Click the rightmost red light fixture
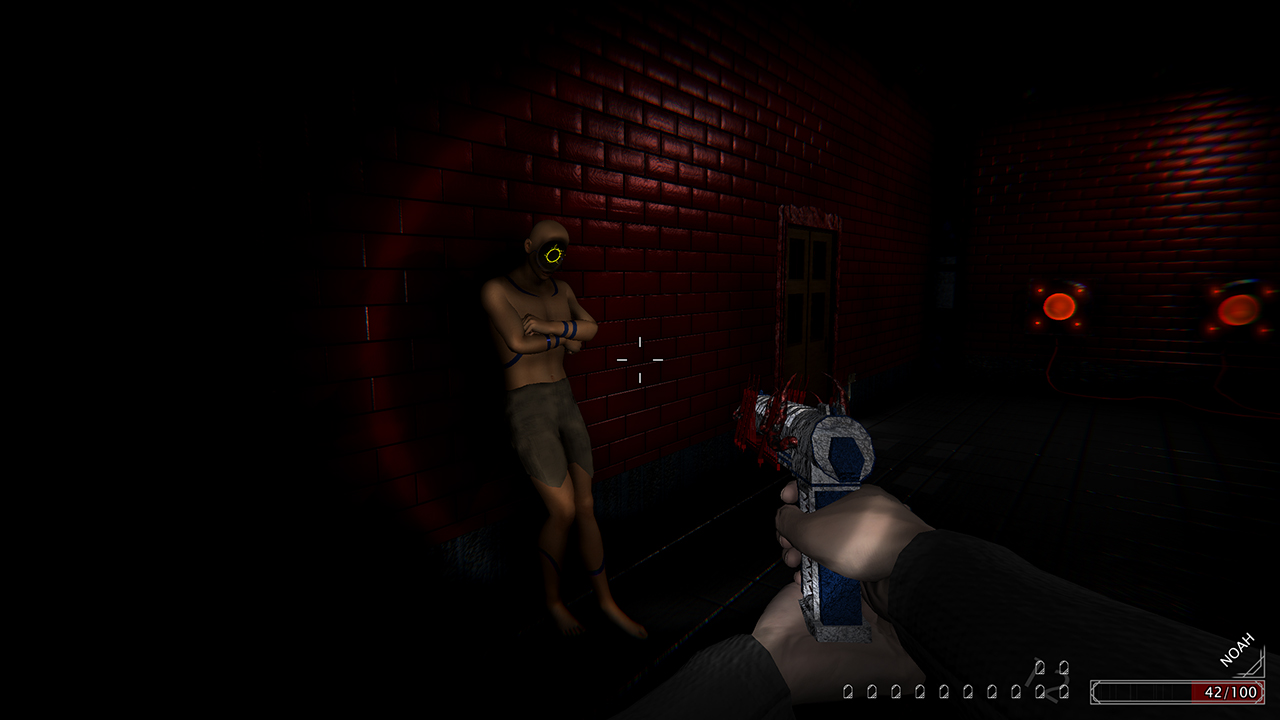The height and width of the screenshot is (720, 1280). (1237, 312)
